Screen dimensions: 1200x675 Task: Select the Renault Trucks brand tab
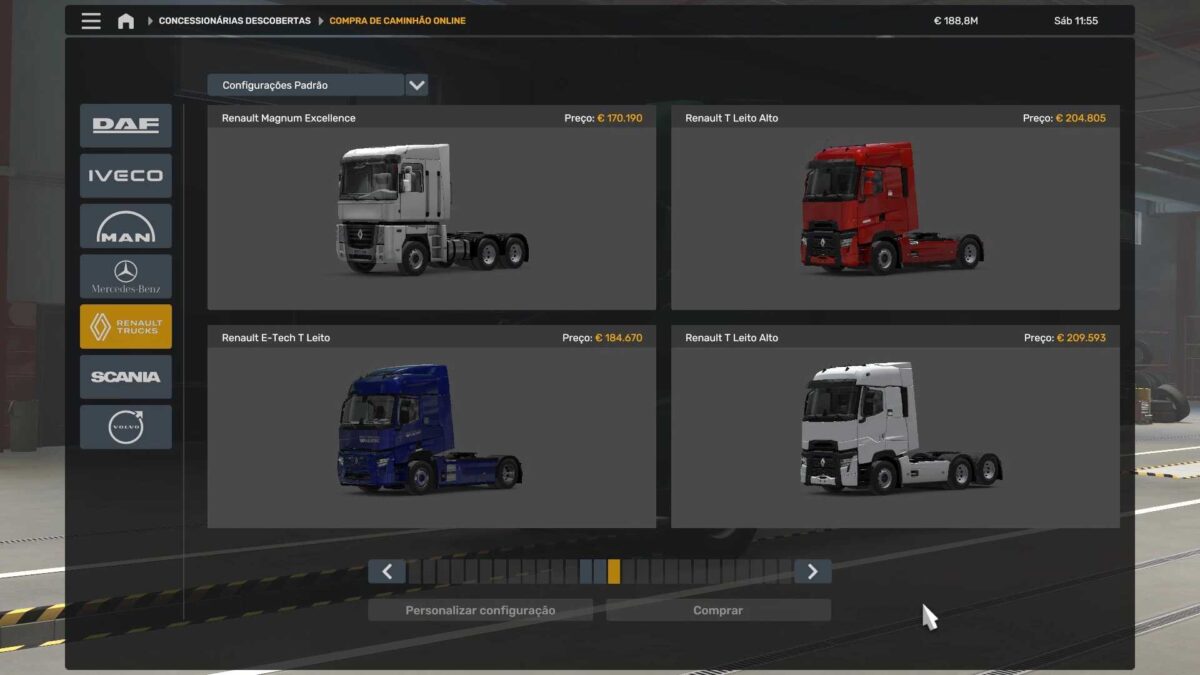(x=126, y=327)
